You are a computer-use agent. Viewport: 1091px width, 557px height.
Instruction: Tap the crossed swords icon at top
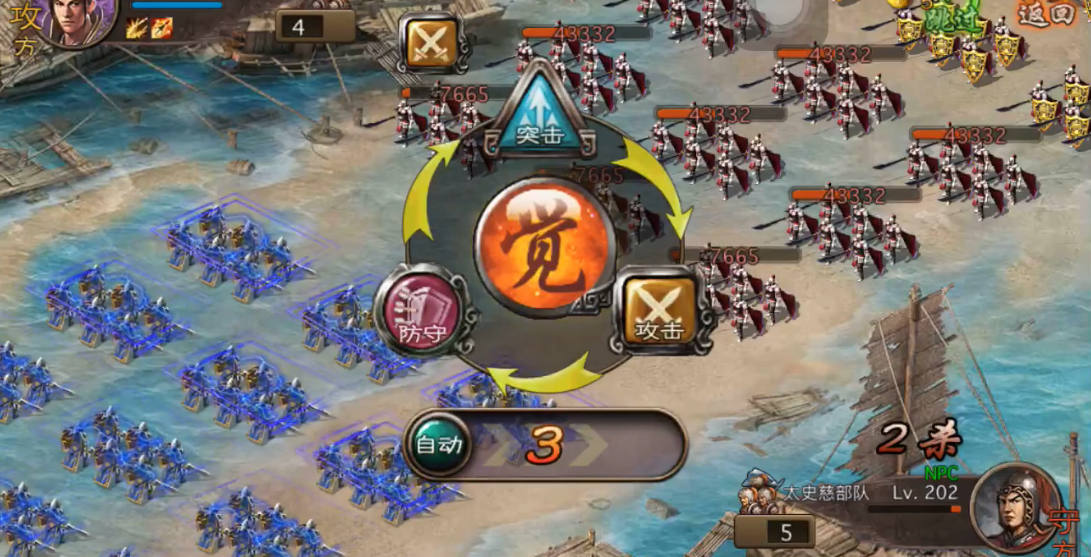(x=432, y=43)
